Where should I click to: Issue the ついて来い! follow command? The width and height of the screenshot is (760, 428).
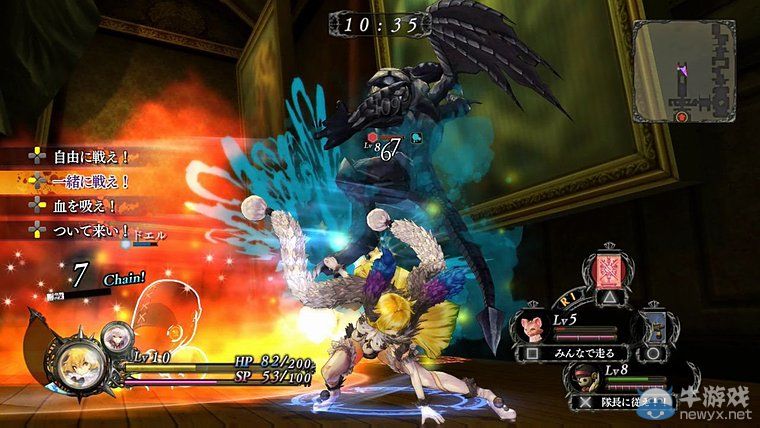pos(80,230)
